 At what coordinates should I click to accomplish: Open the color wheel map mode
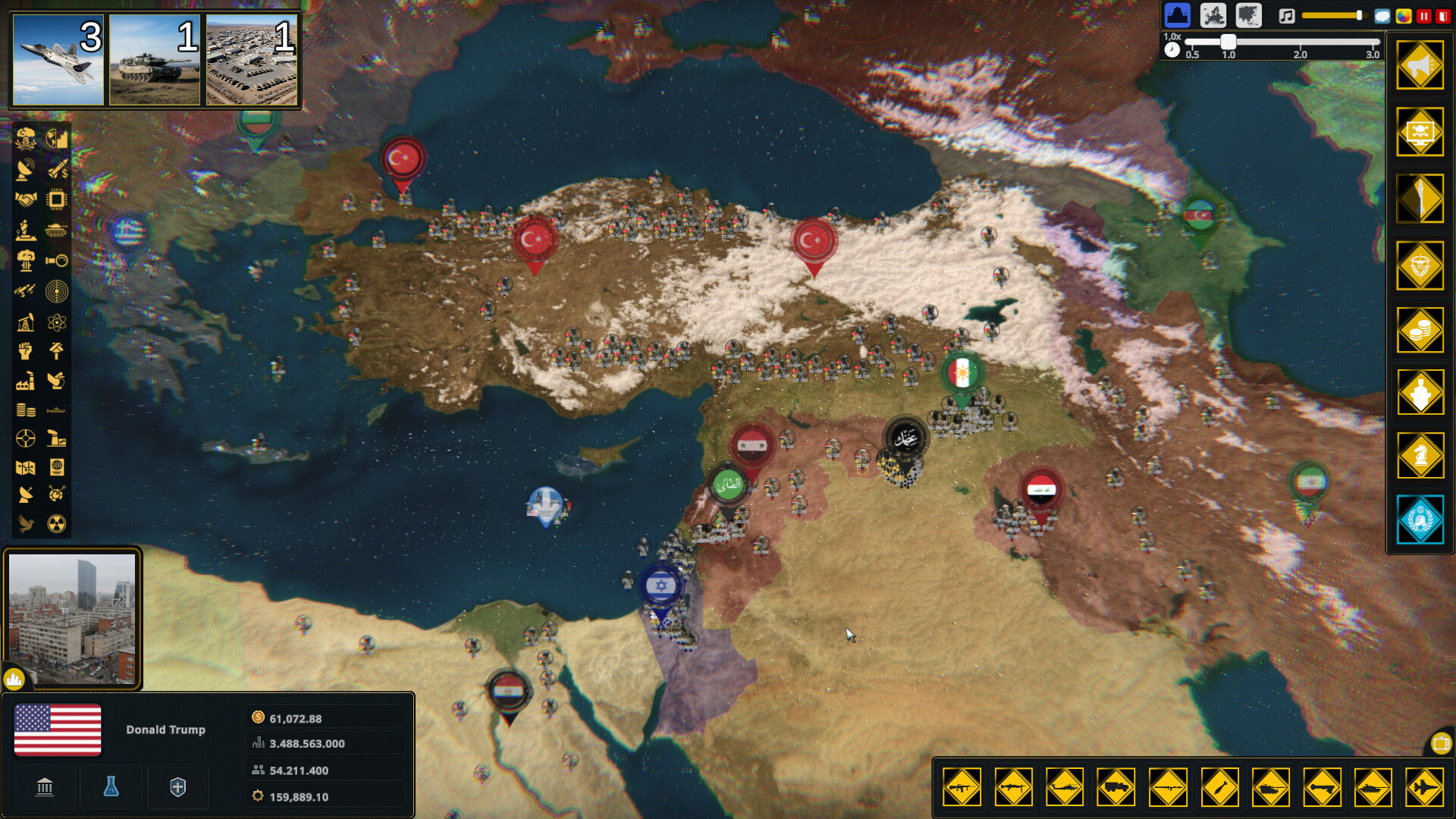click(1404, 16)
